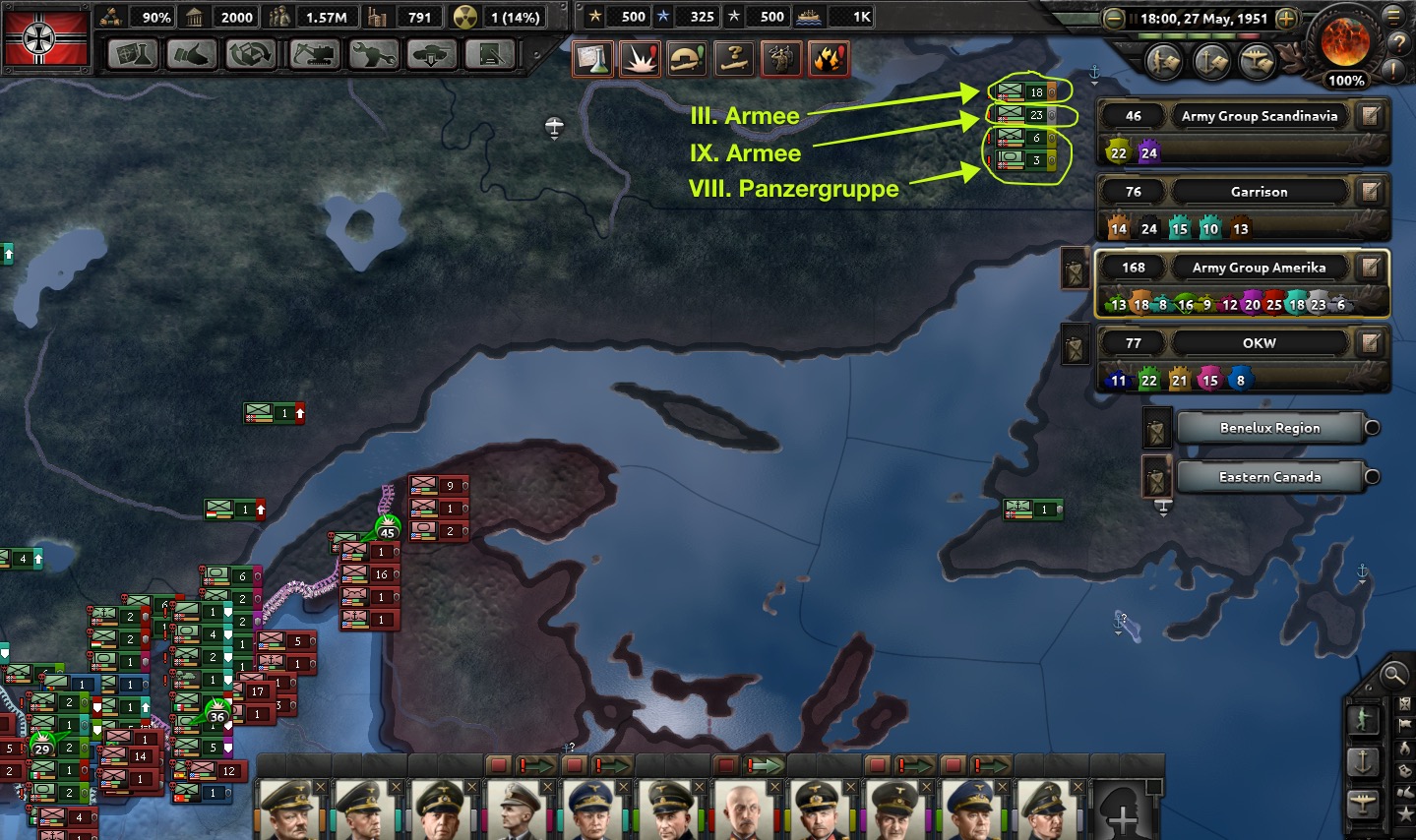Open the country overview via the flag
Screen dimensions: 1416x840
pos(46,39)
